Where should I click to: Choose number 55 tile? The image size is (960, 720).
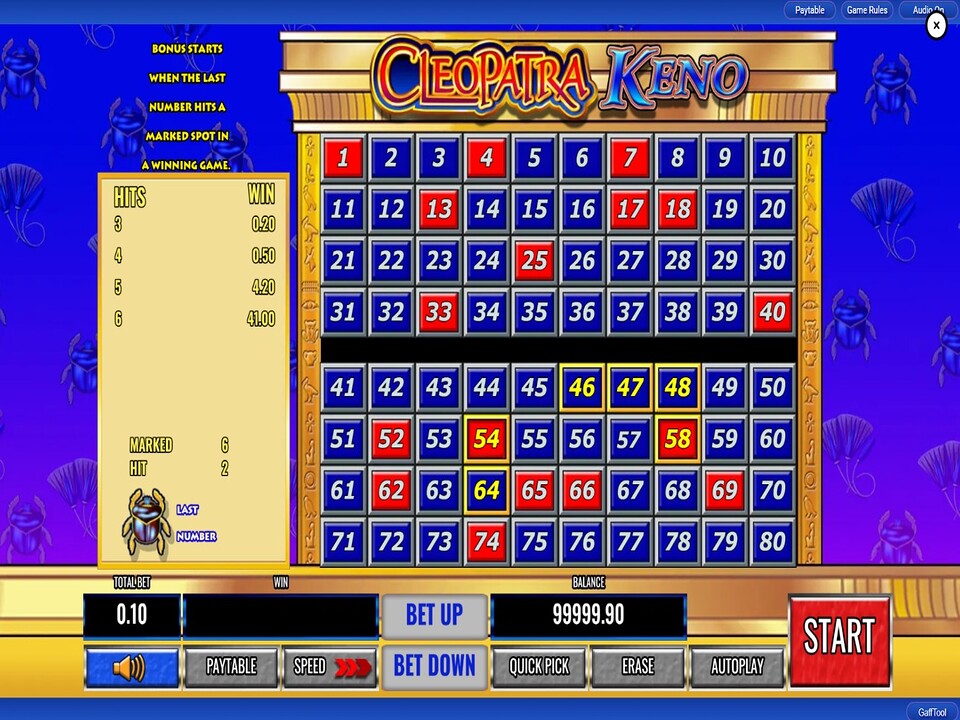(x=534, y=439)
